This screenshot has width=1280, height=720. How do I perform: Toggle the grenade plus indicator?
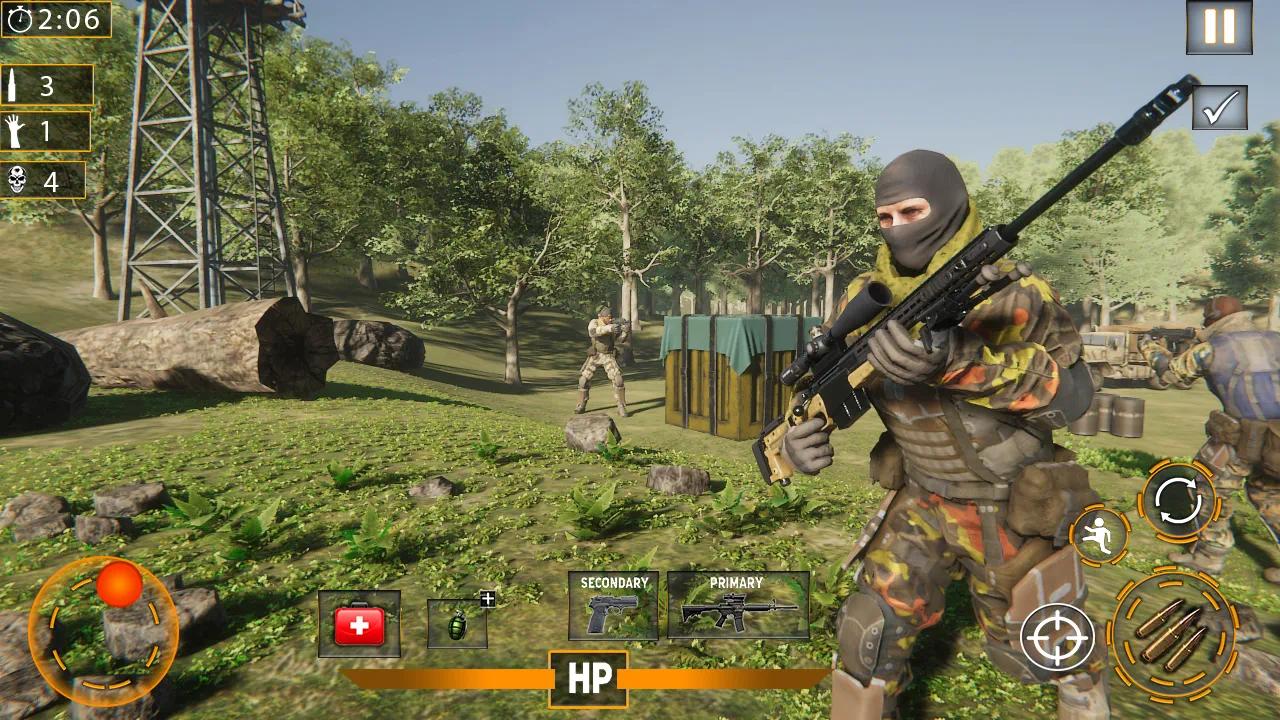[486, 597]
